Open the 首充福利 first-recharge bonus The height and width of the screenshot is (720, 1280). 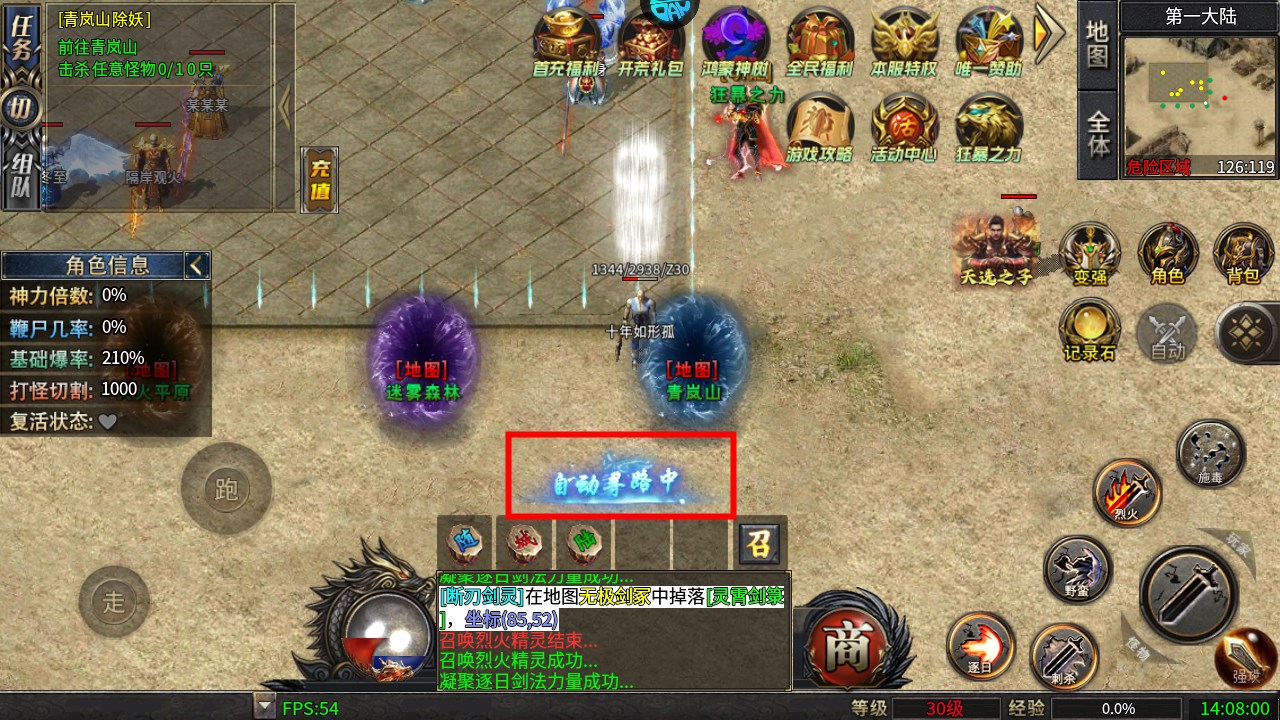coord(566,42)
